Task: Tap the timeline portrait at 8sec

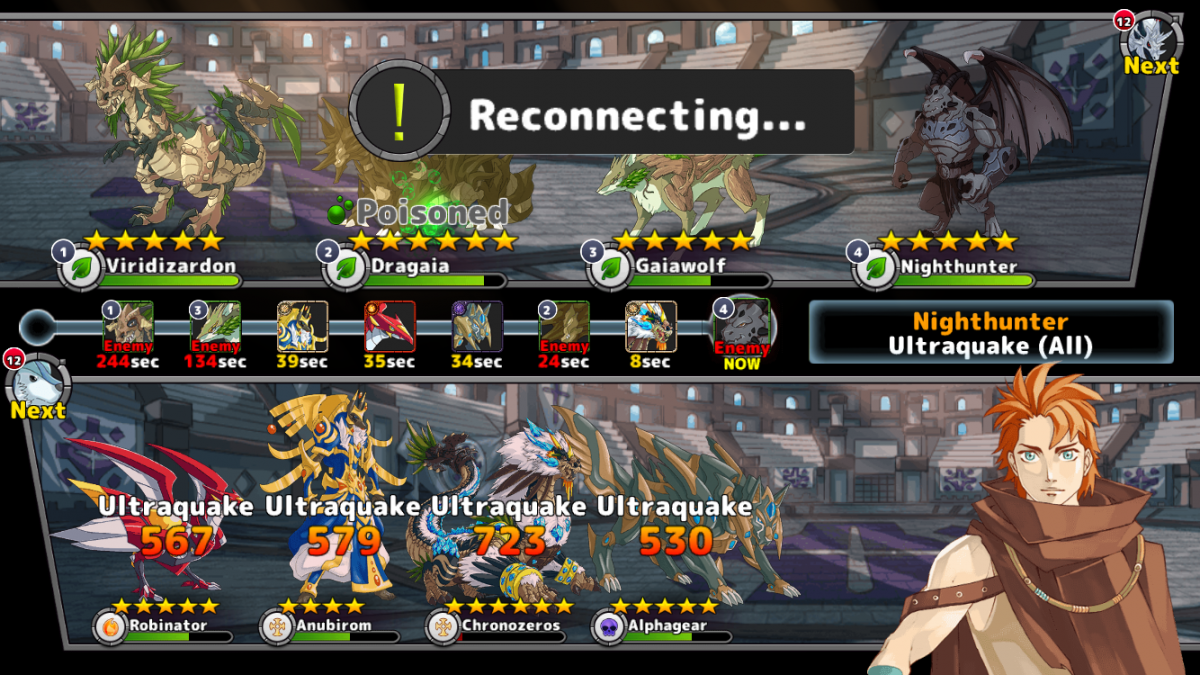Action: pyautogui.click(x=651, y=327)
